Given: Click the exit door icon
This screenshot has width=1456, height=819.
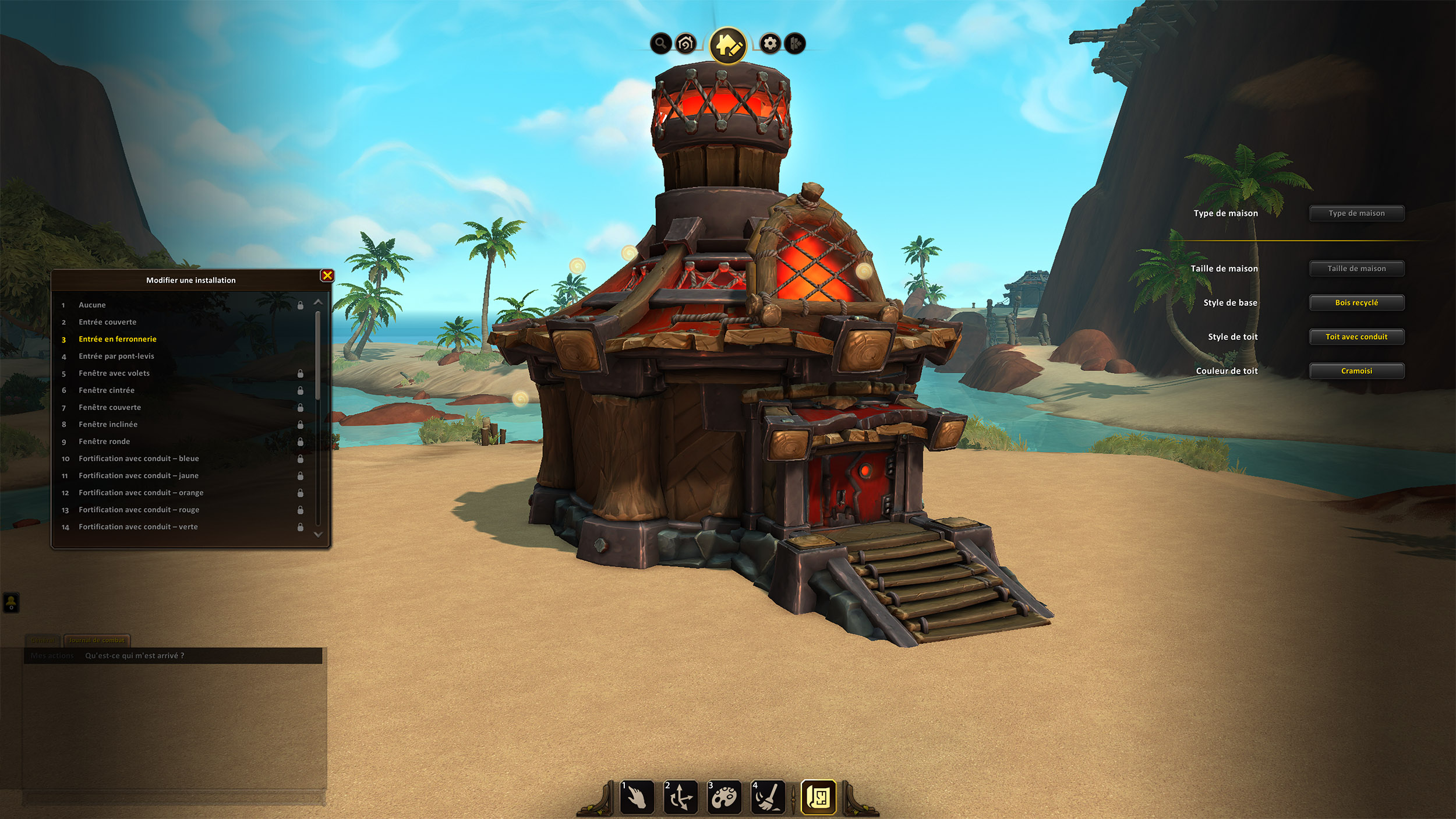Looking at the screenshot, I should tap(796, 43).
